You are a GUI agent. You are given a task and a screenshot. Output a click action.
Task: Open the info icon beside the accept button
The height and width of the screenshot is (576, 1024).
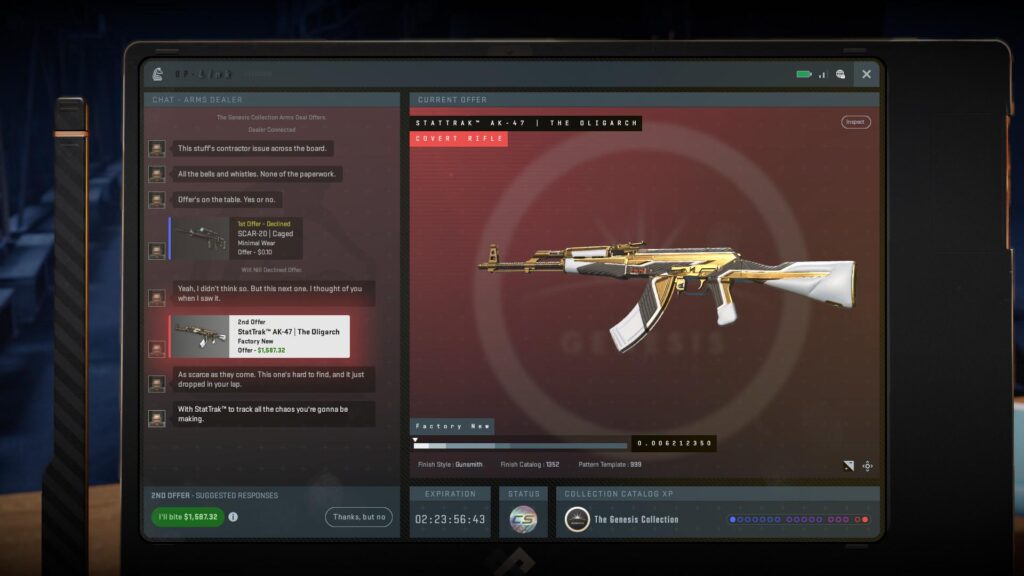[x=233, y=517]
